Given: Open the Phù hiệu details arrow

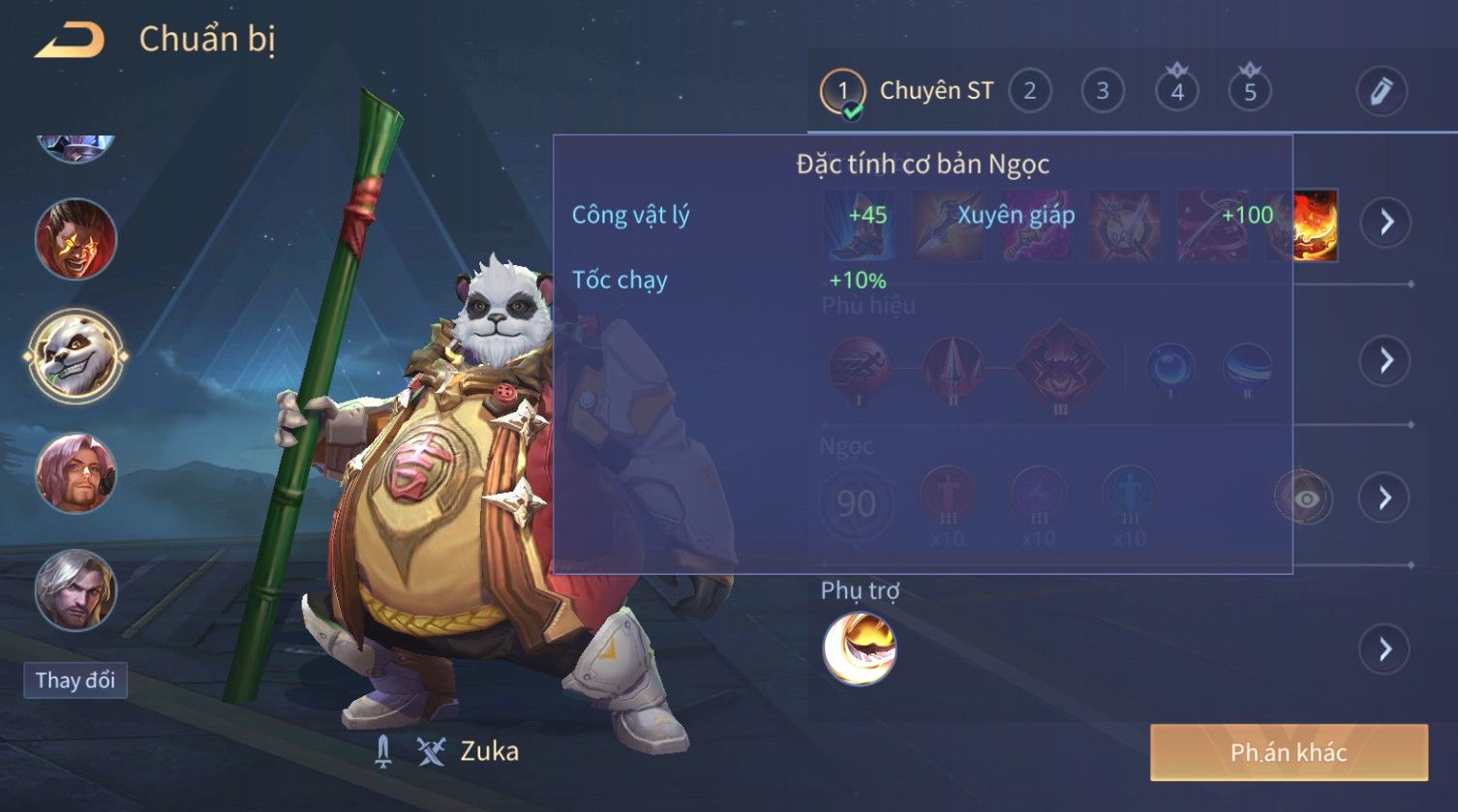Looking at the screenshot, I should [1385, 361].
